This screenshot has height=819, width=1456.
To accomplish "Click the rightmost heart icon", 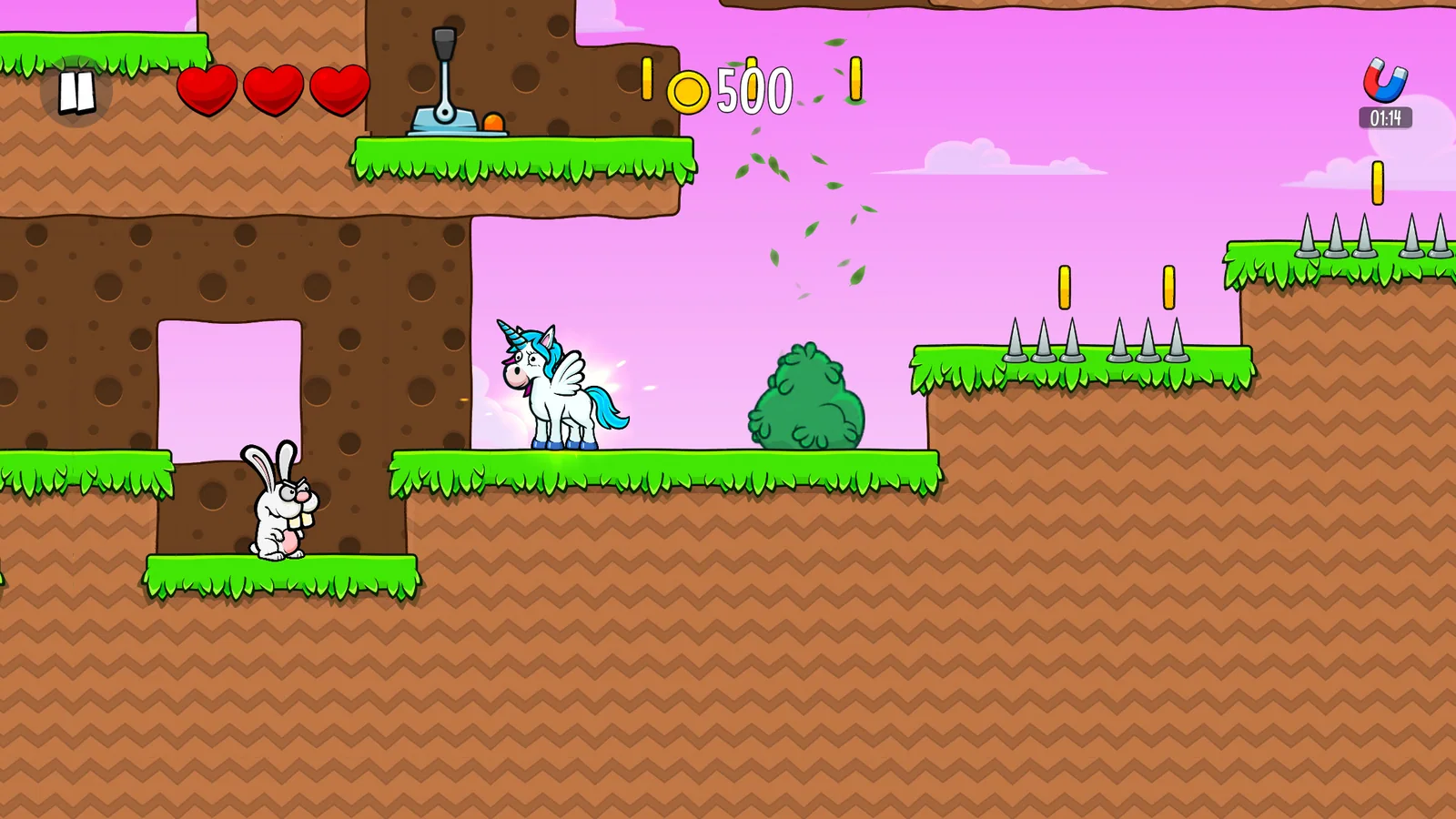I will 338,91.
